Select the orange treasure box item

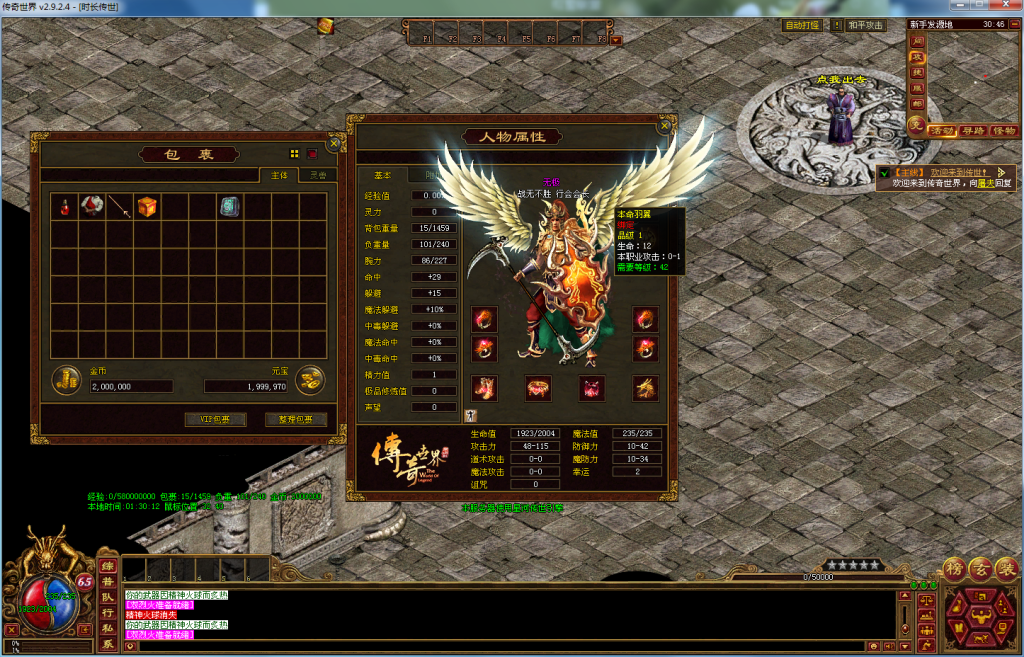click(x=148, y=207)
